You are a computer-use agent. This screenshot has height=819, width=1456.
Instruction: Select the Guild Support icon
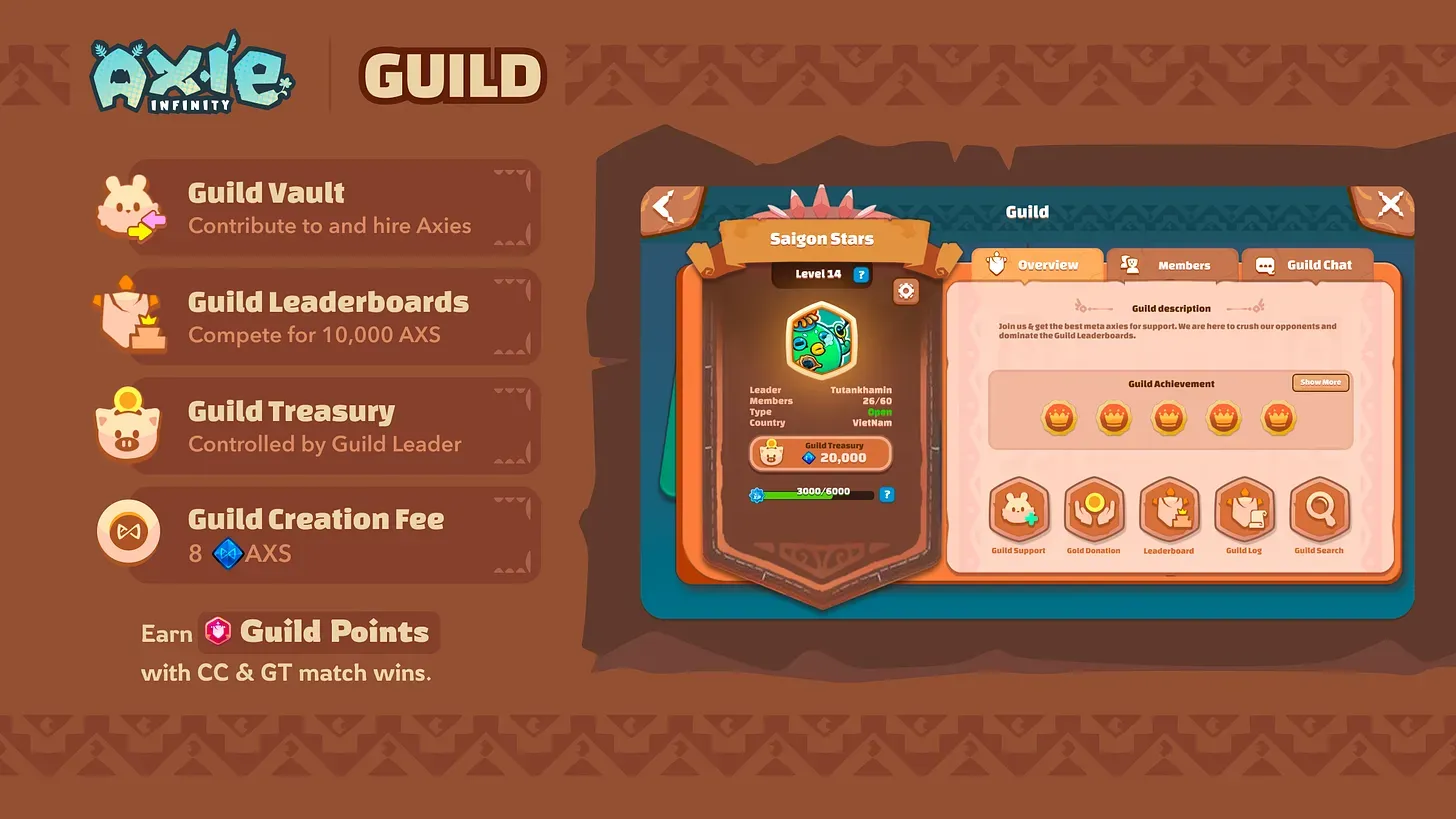pyautogui.click(x=1019, y=510)
